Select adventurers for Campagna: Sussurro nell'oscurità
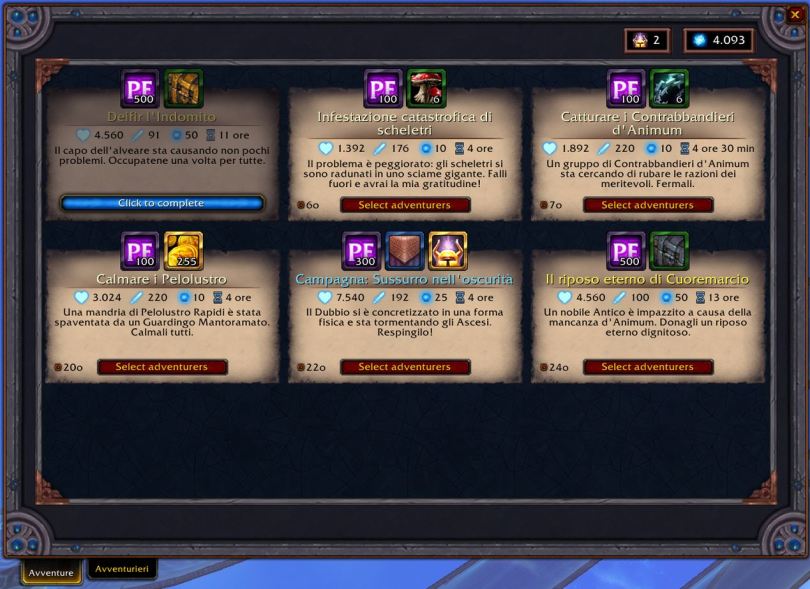 click(x=405, y=367)
